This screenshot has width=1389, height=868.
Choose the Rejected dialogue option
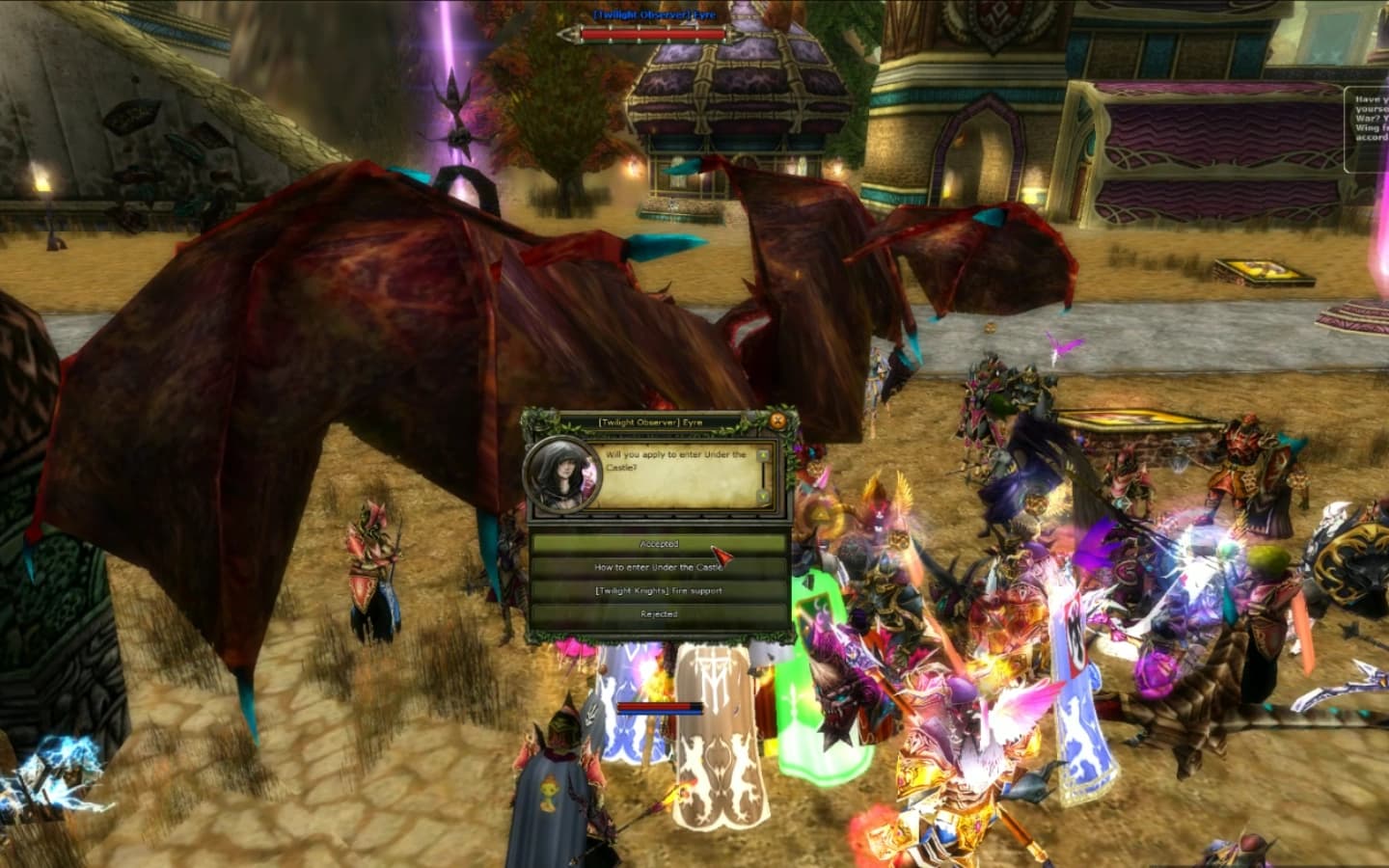click(659, 613)
